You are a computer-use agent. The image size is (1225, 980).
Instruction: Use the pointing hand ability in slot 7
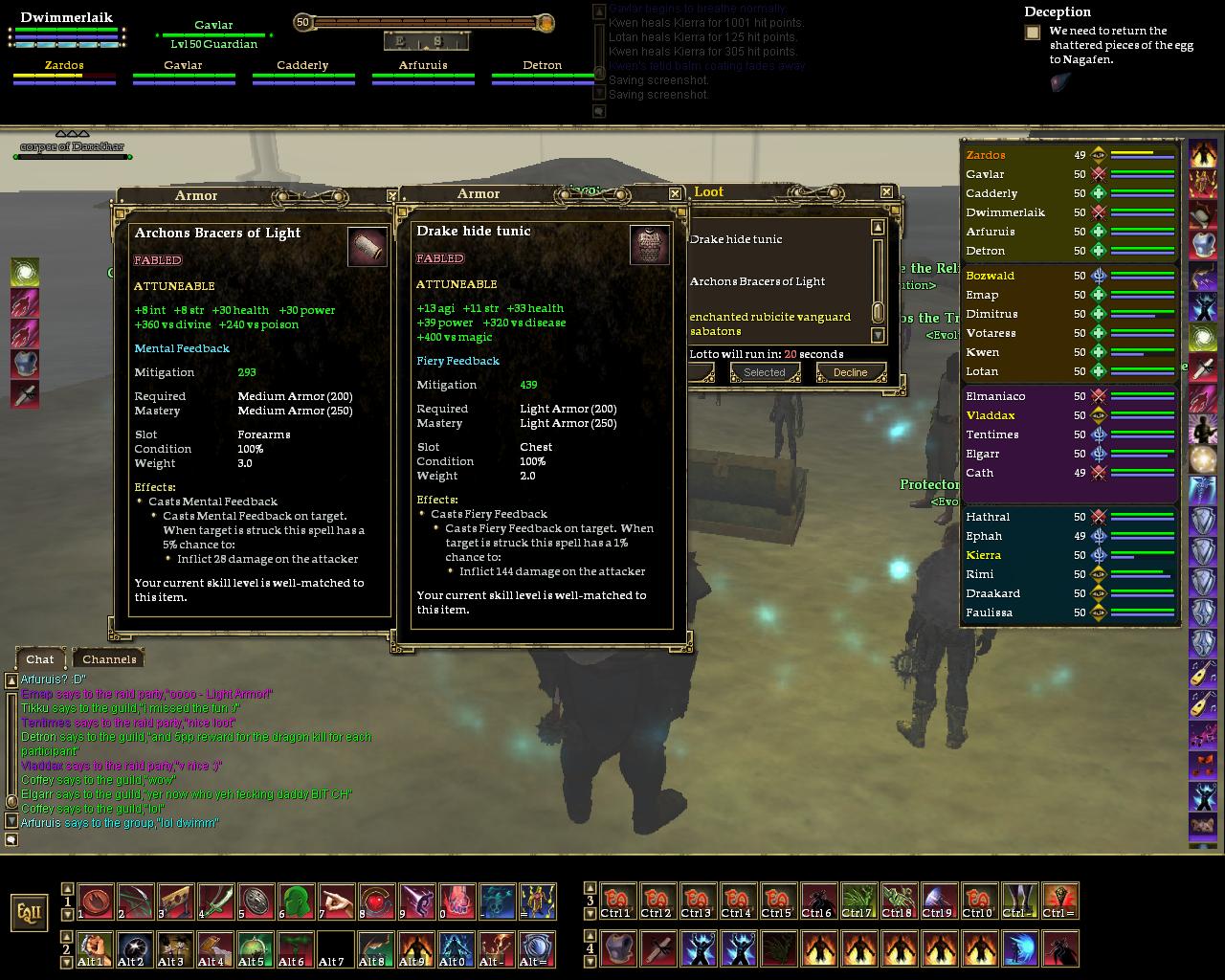(x=336, y=901)
